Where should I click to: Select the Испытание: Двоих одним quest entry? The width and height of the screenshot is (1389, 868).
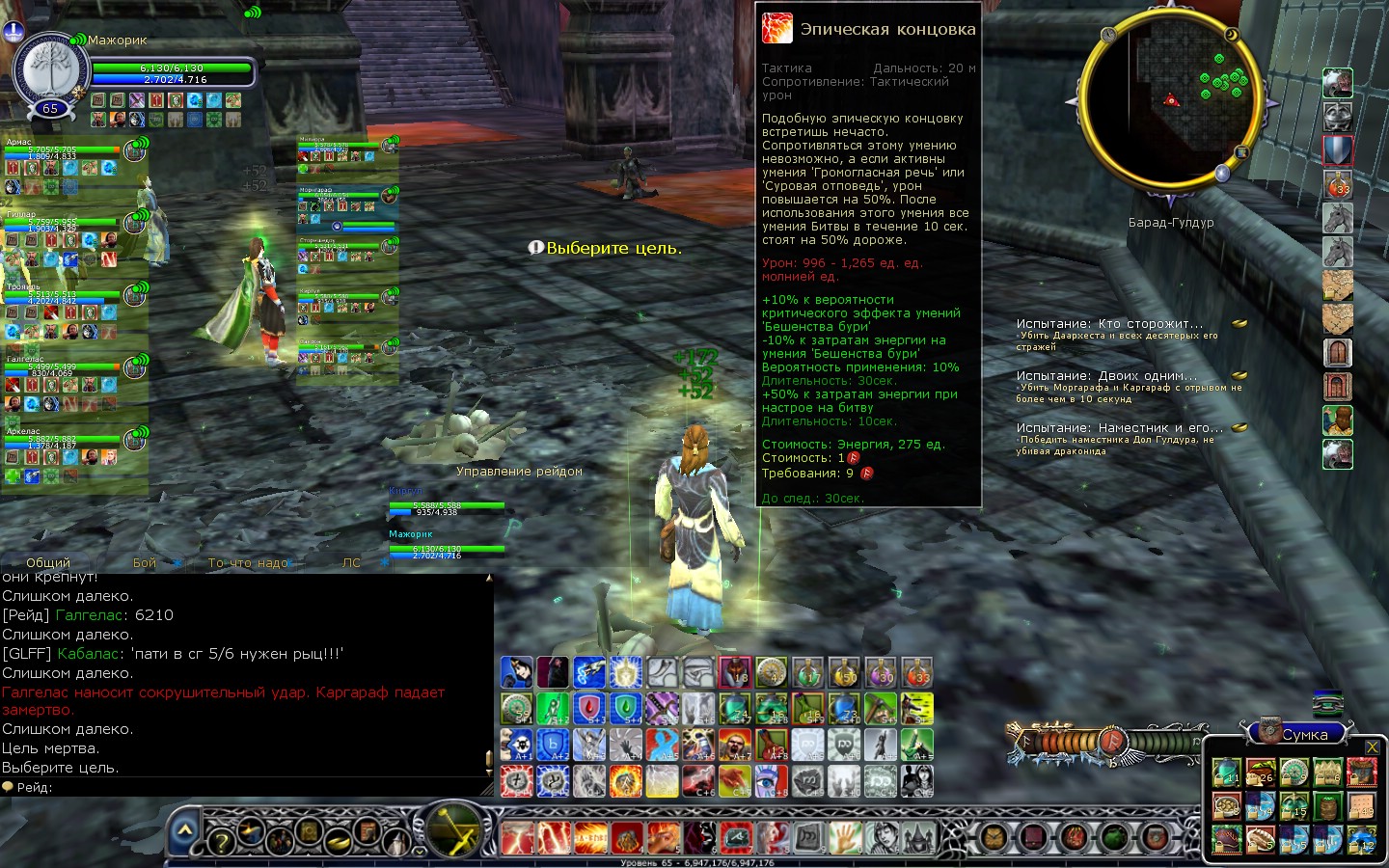(x=1105, y=376)
